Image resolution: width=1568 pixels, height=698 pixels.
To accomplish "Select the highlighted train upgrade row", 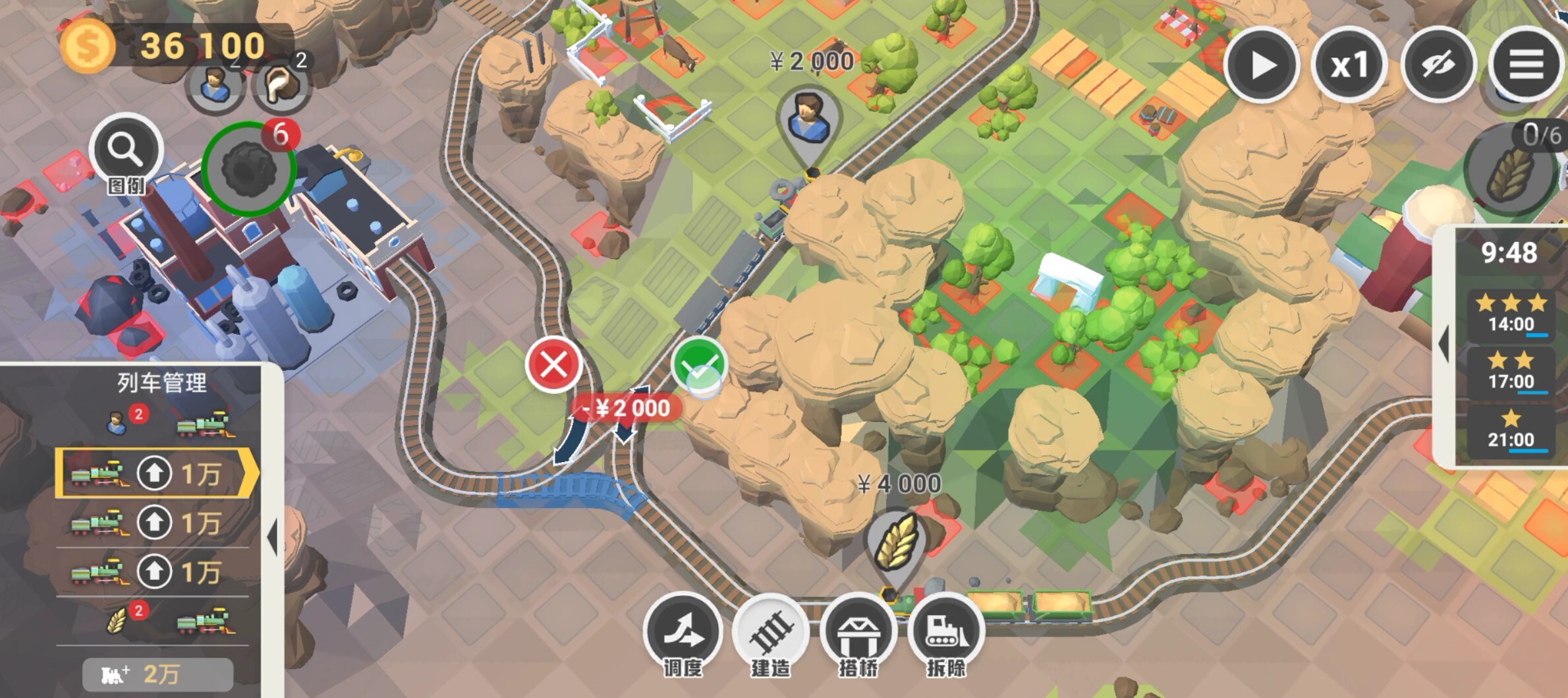I will pos(155,473).
